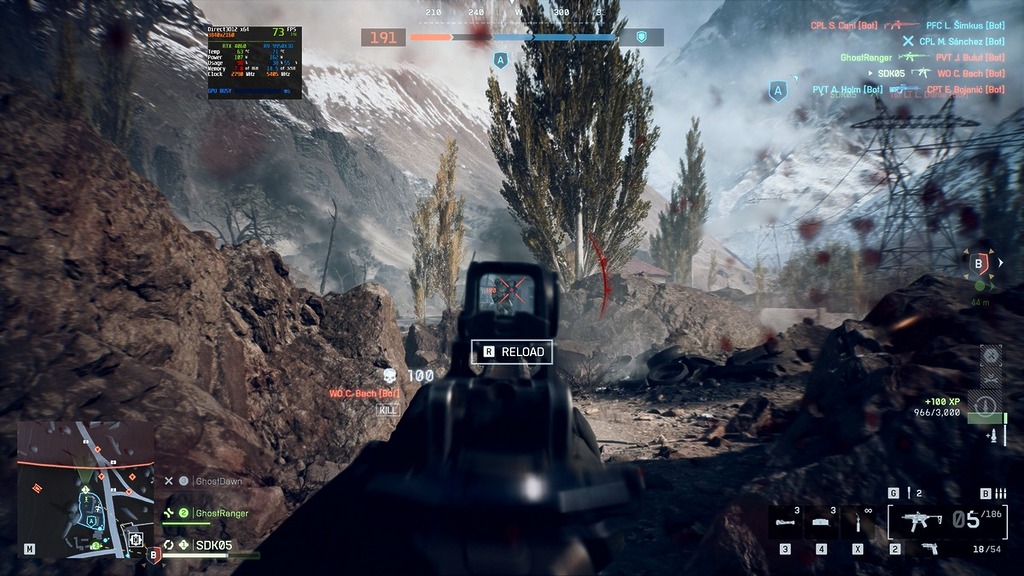The height and width of the screenshot is (576, 1024).
Task: Click the objective B marker showing 44 m
Action: pyautogui.click(x=980, y=264)
